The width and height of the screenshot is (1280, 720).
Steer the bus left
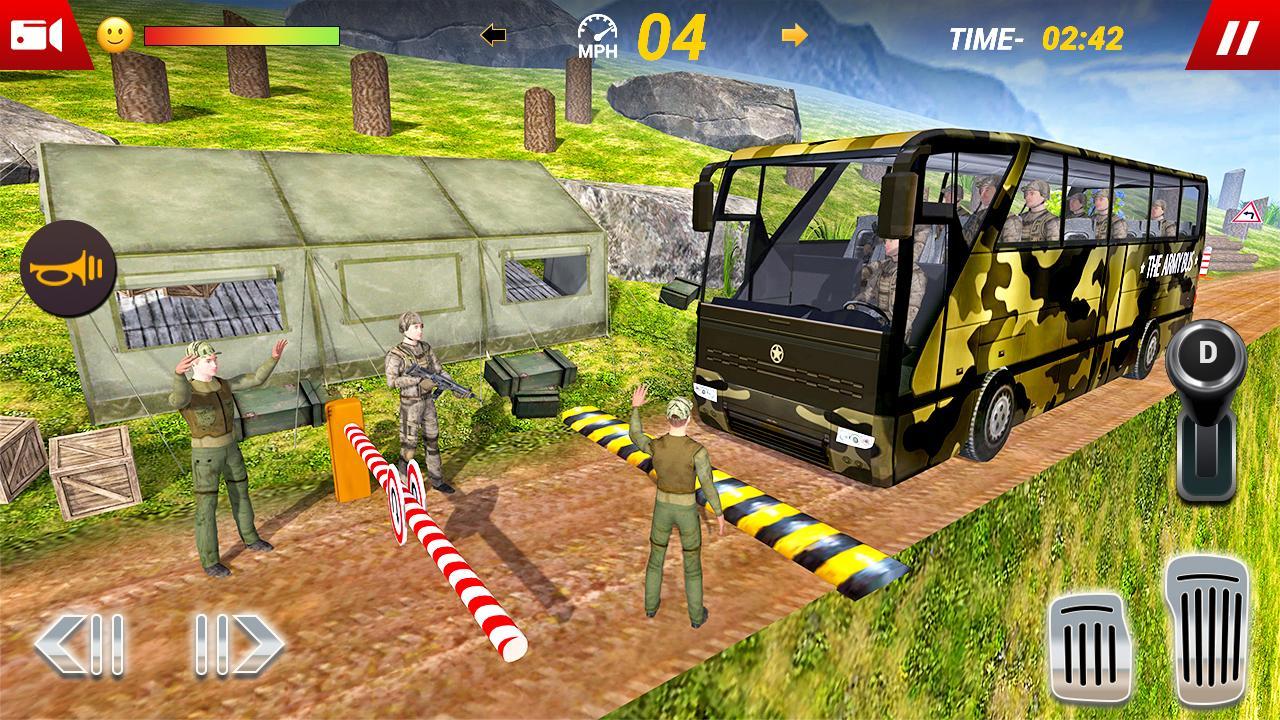[80, 644]
